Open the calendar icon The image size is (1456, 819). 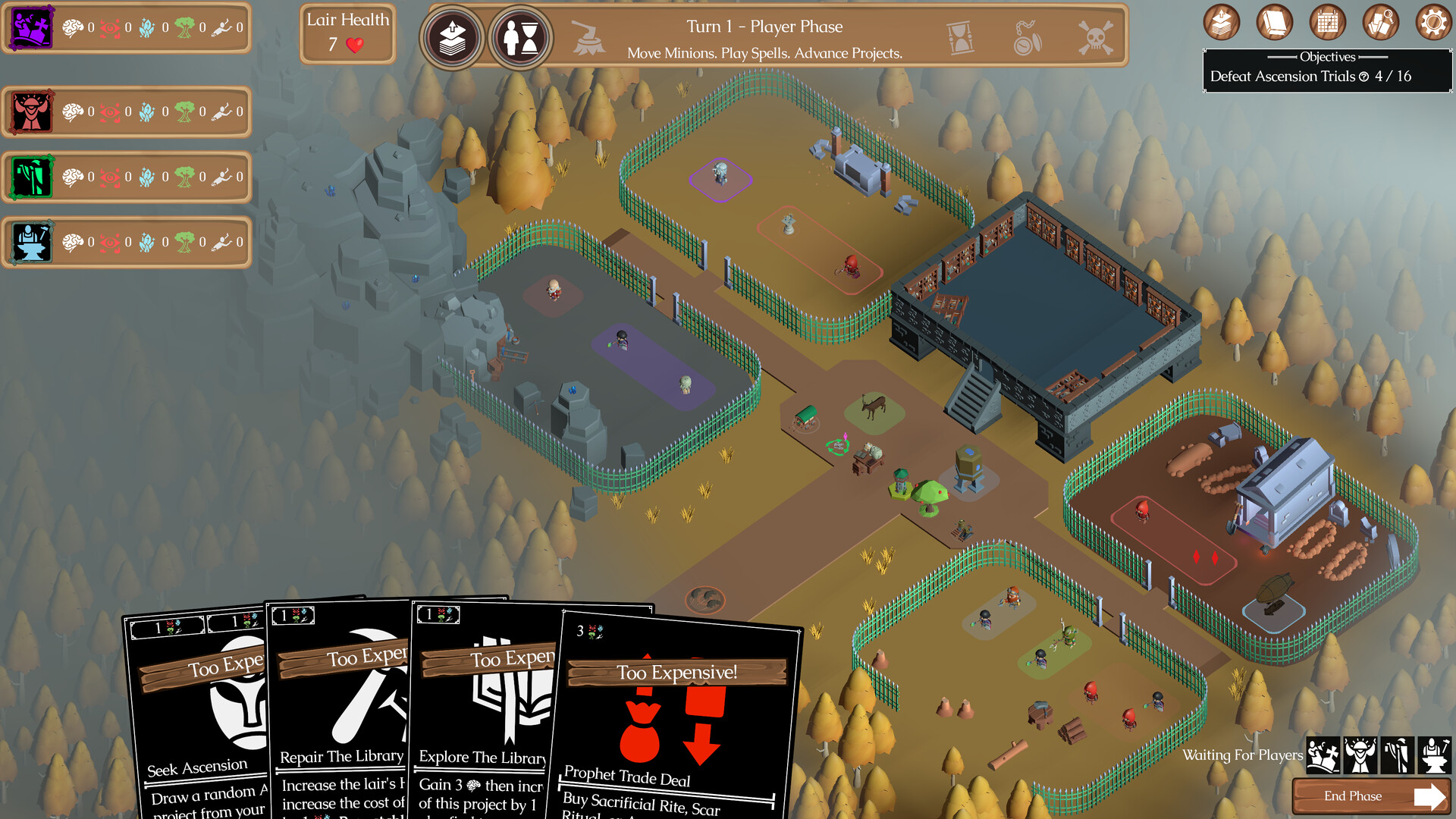pos(1327,23)
